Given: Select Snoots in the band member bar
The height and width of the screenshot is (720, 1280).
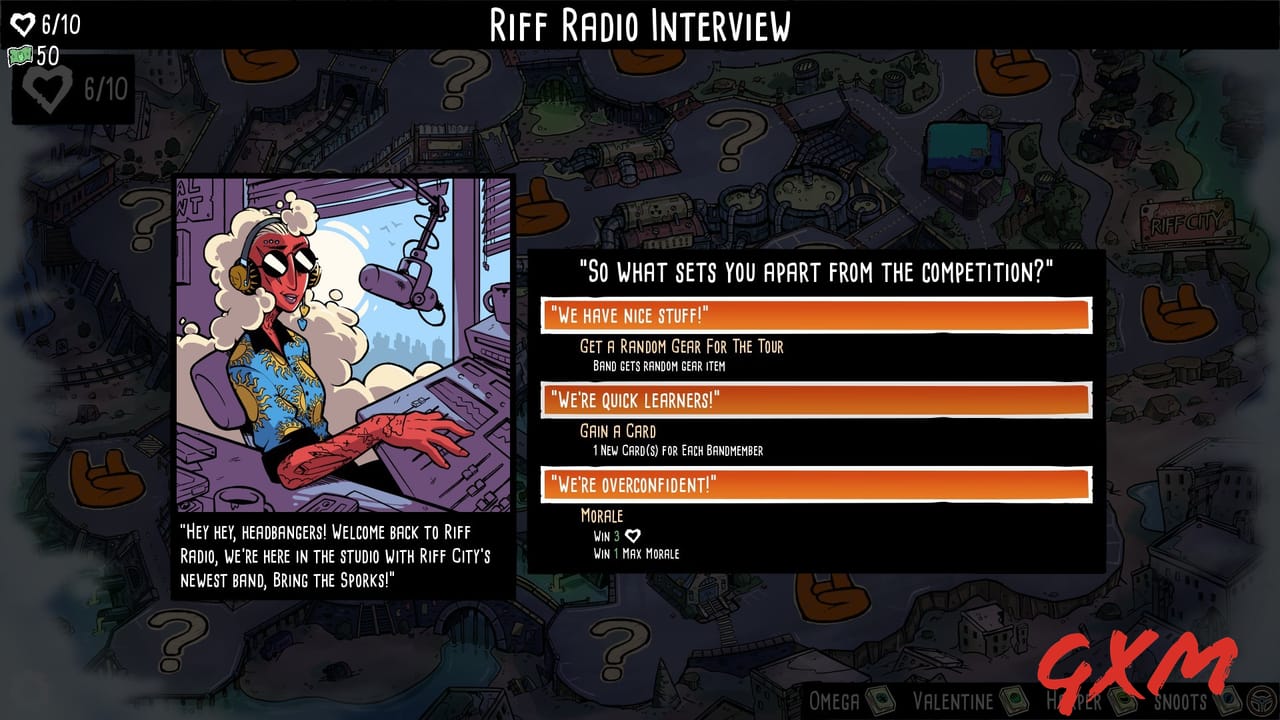Looking at the screenshot, I should [1179, 701].
